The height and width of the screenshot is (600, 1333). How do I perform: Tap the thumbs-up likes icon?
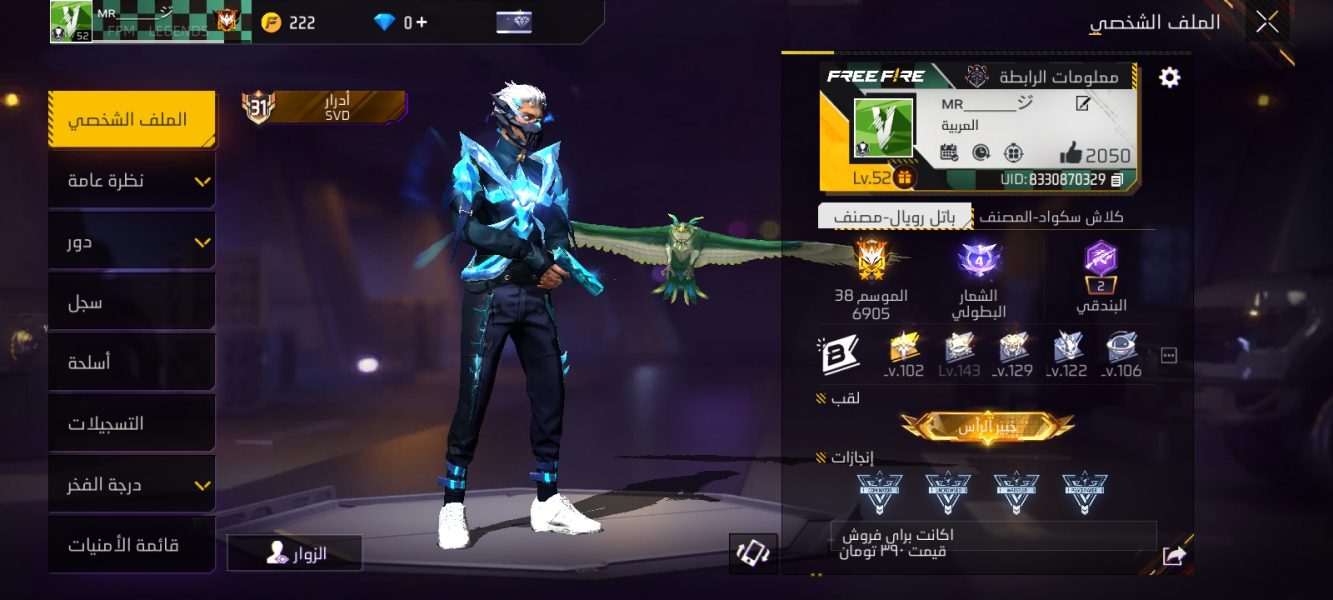pos(1070,153)
